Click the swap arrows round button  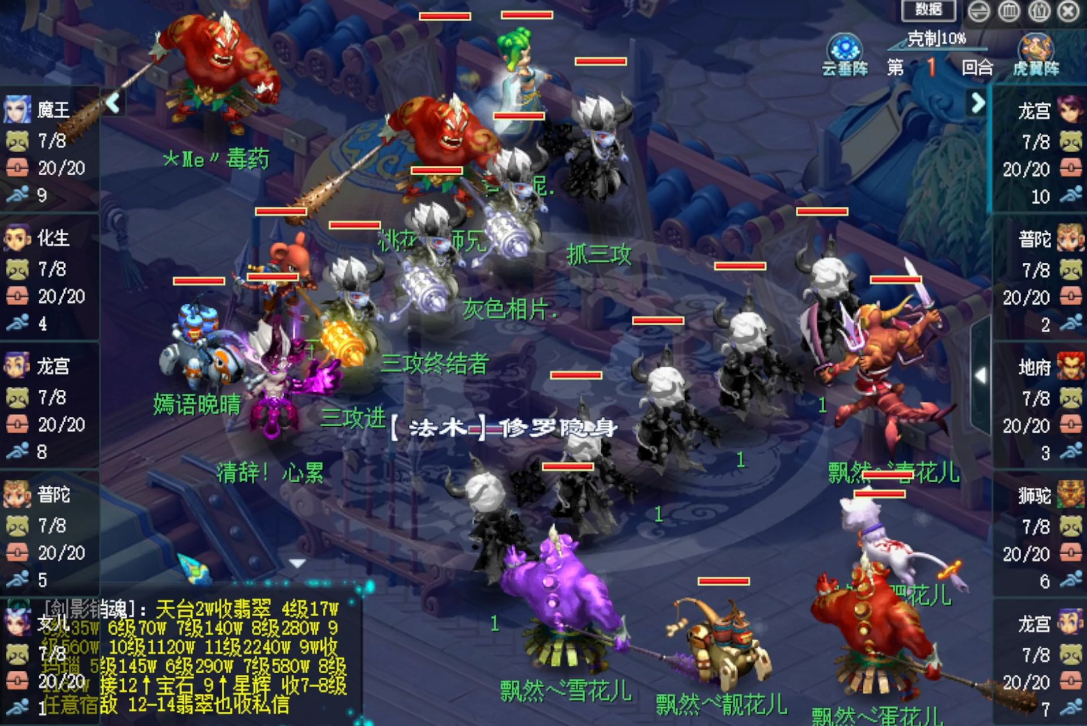979,11
